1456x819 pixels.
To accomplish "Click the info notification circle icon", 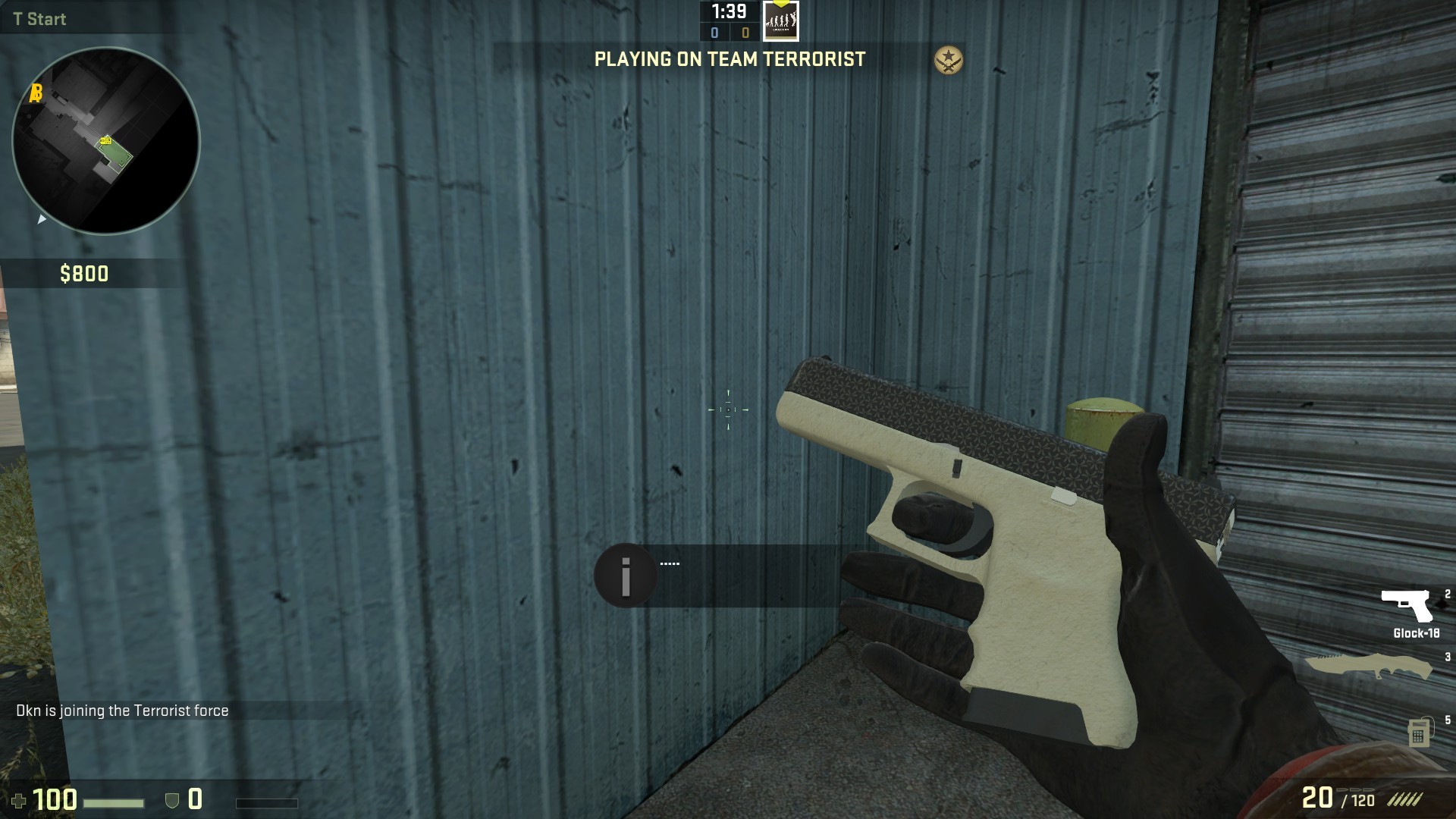I will [x=625, y=574].
